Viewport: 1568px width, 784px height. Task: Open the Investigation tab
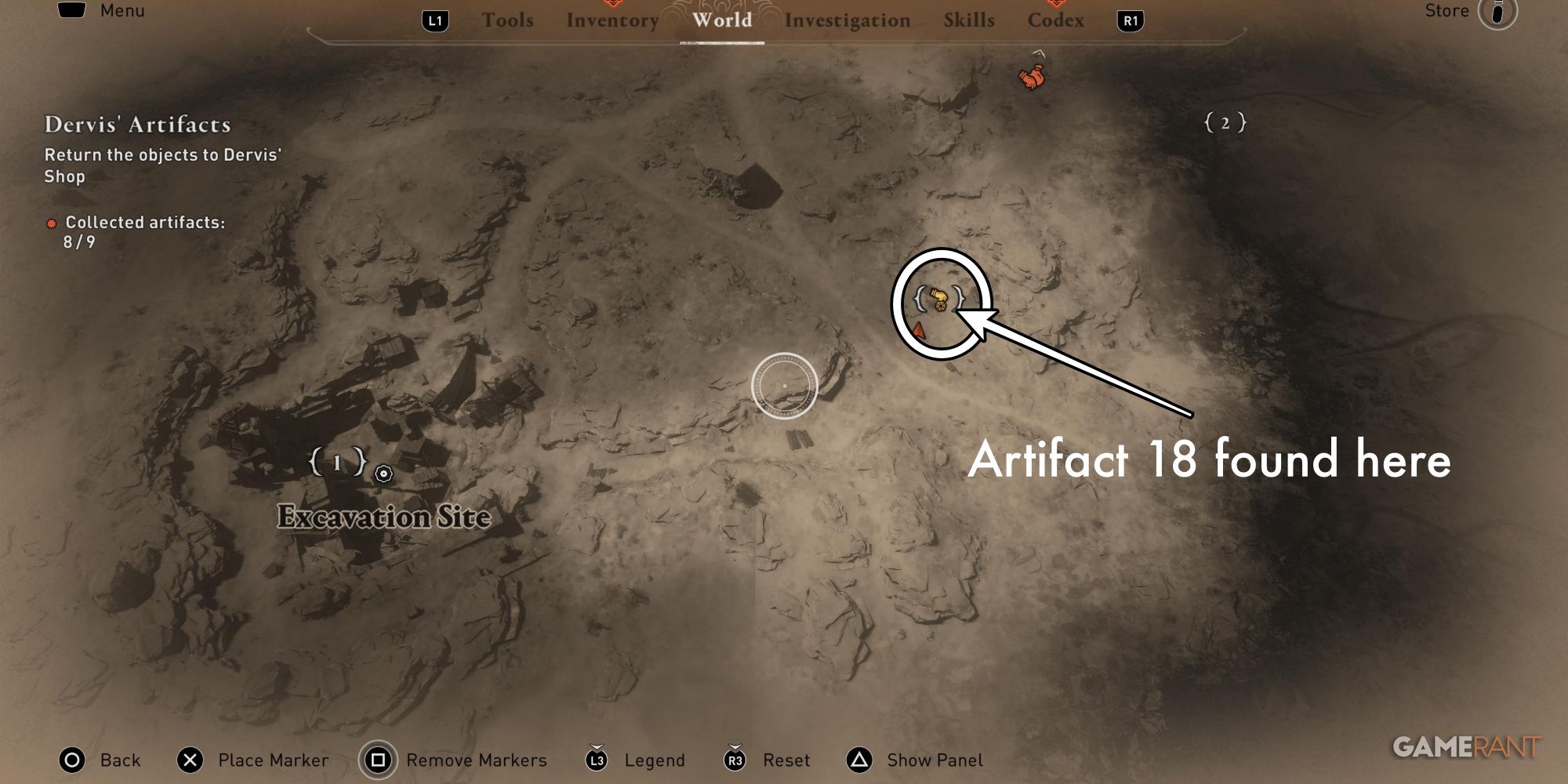(848, 20)
